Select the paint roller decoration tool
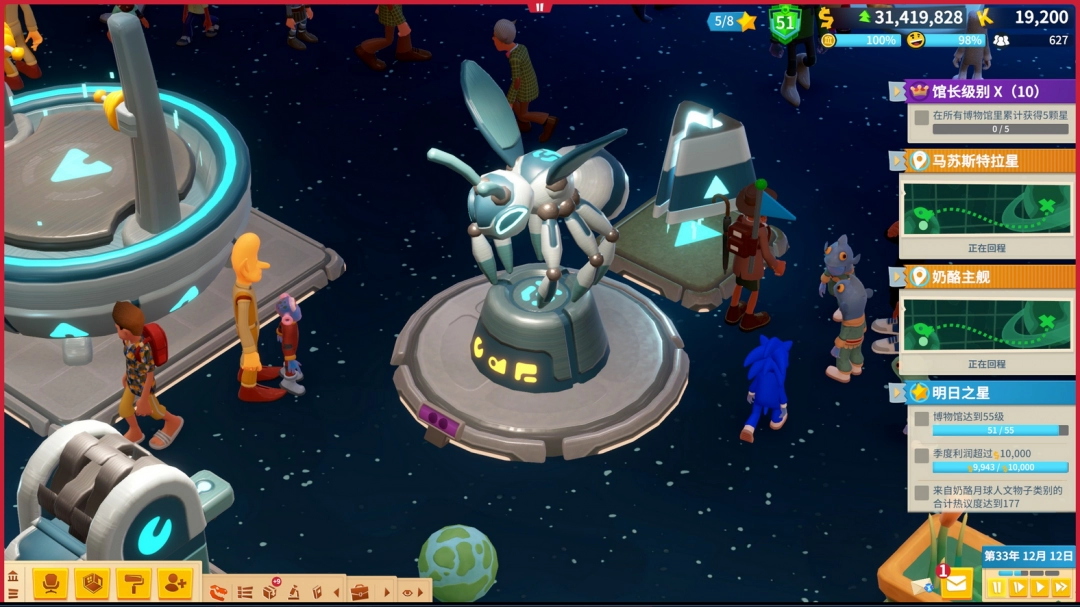The width and height of the screenshot is (1080, 607). click(133, 582)
